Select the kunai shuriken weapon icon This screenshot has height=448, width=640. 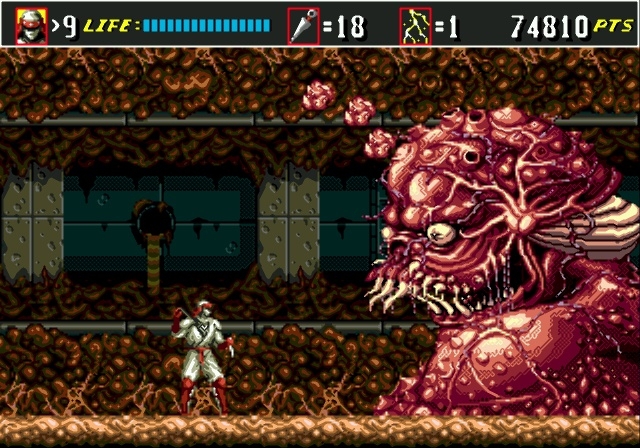[x=303, y=25]
